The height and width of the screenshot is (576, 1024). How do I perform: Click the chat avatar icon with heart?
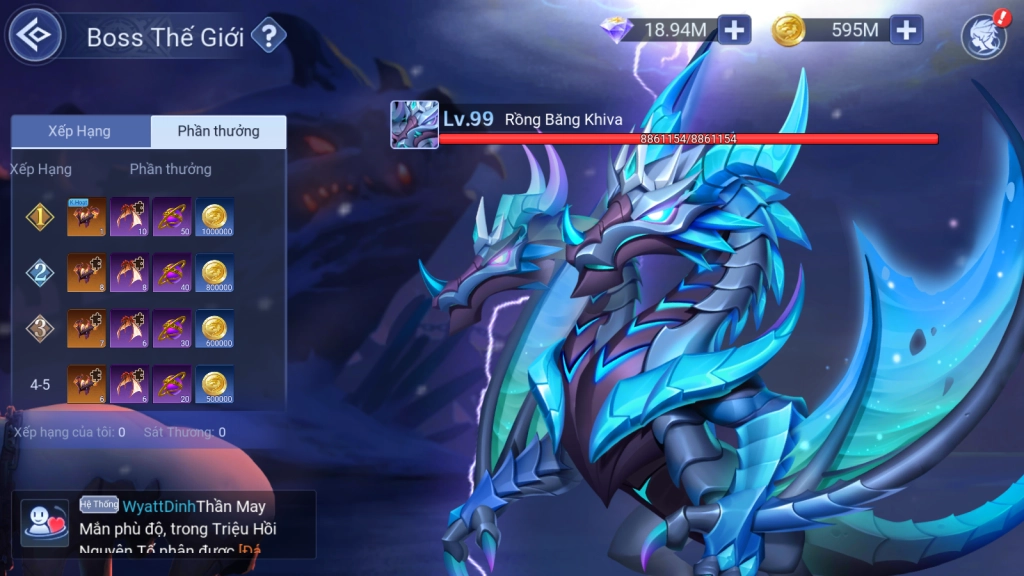coord(45,524)
